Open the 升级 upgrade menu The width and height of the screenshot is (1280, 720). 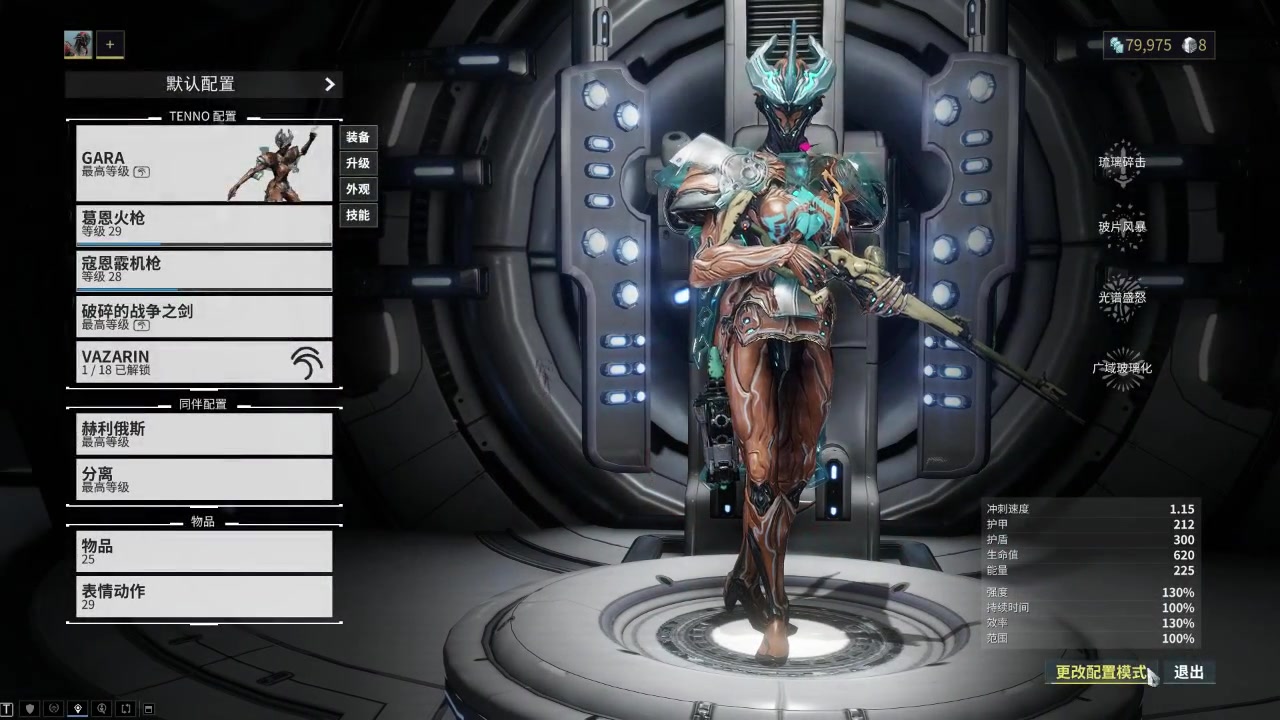[358, 163]
